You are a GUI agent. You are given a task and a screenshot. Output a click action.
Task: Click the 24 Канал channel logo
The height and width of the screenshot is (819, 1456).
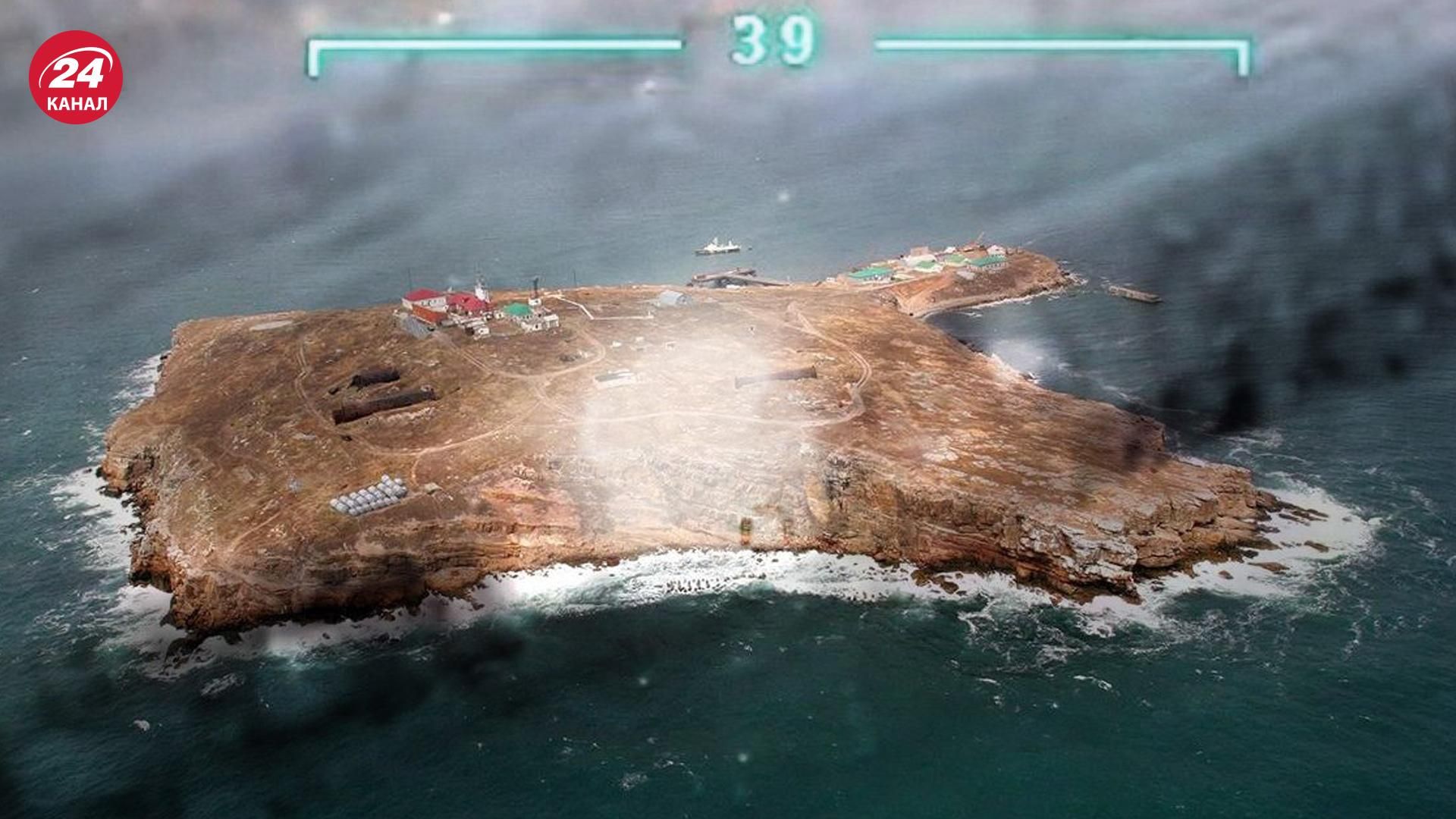76,77
